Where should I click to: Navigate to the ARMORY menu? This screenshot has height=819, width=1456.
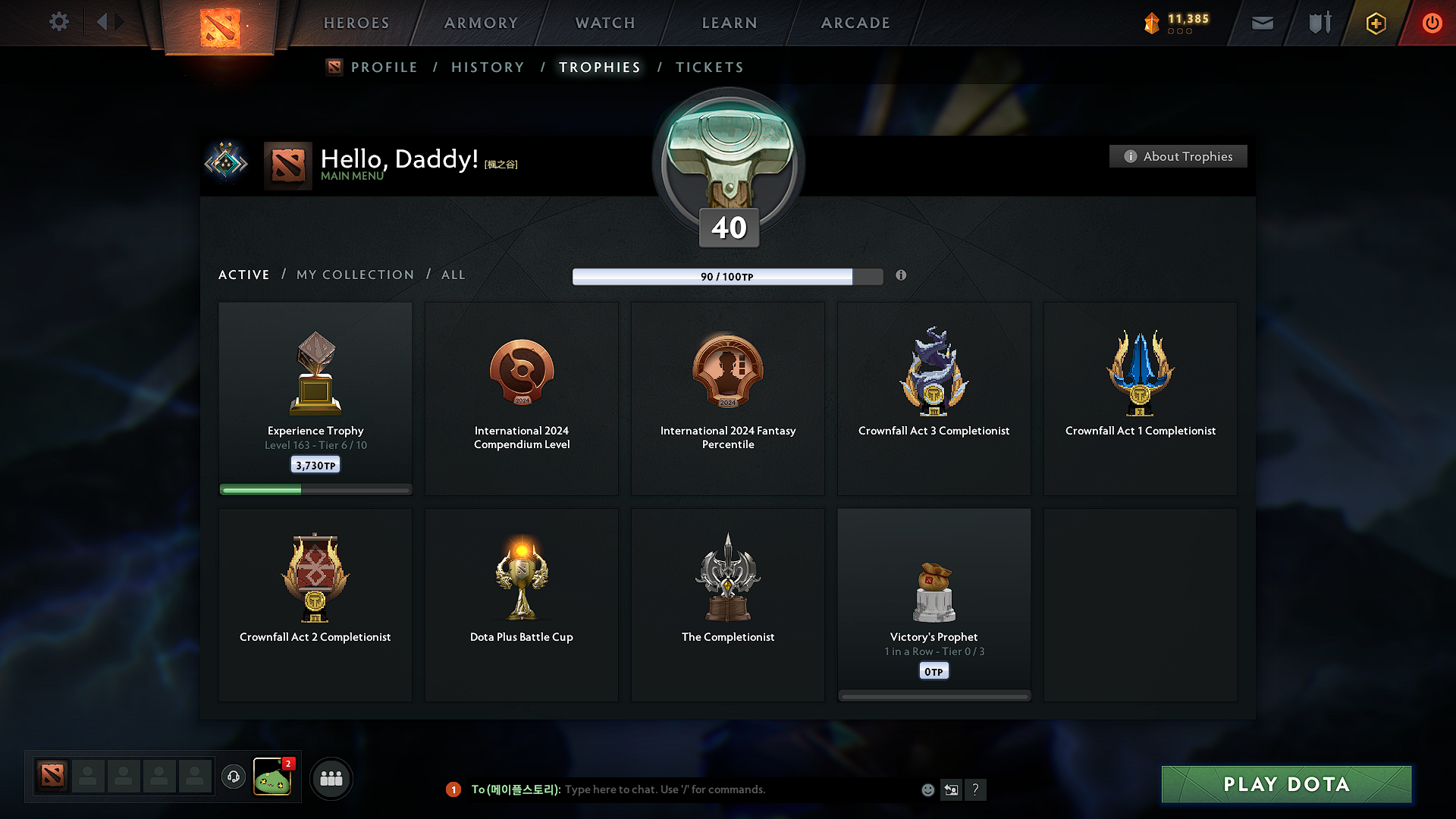[480, 23]
